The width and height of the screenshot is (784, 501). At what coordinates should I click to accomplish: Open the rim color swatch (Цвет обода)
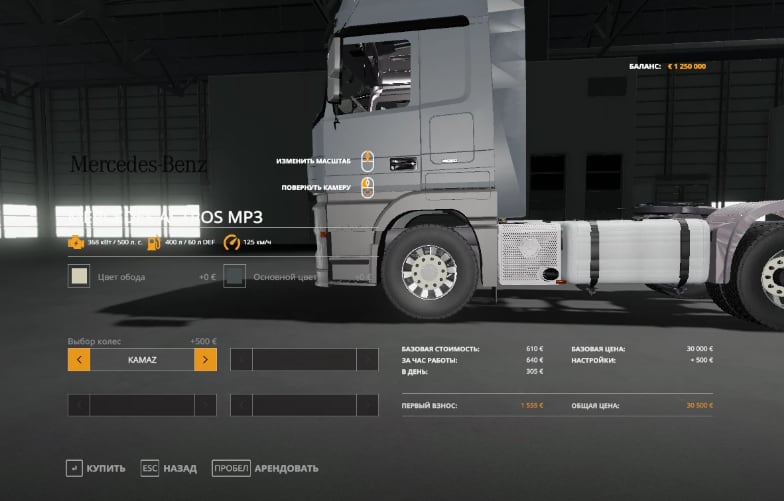point(79,276)
